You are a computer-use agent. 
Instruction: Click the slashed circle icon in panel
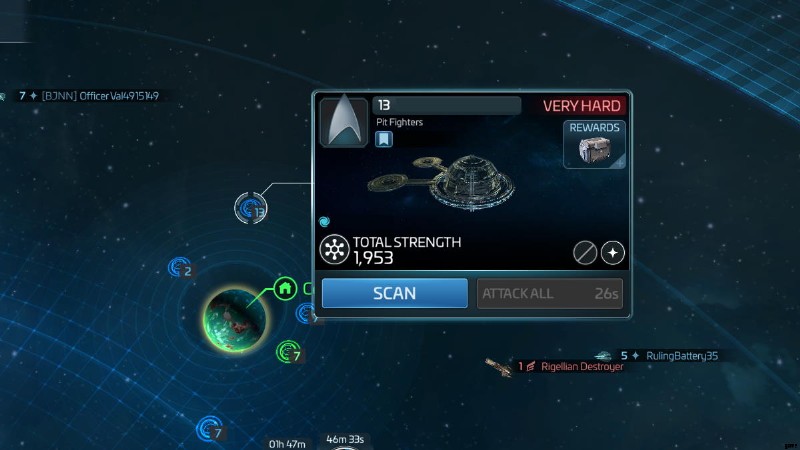click(x=585, y=252)
